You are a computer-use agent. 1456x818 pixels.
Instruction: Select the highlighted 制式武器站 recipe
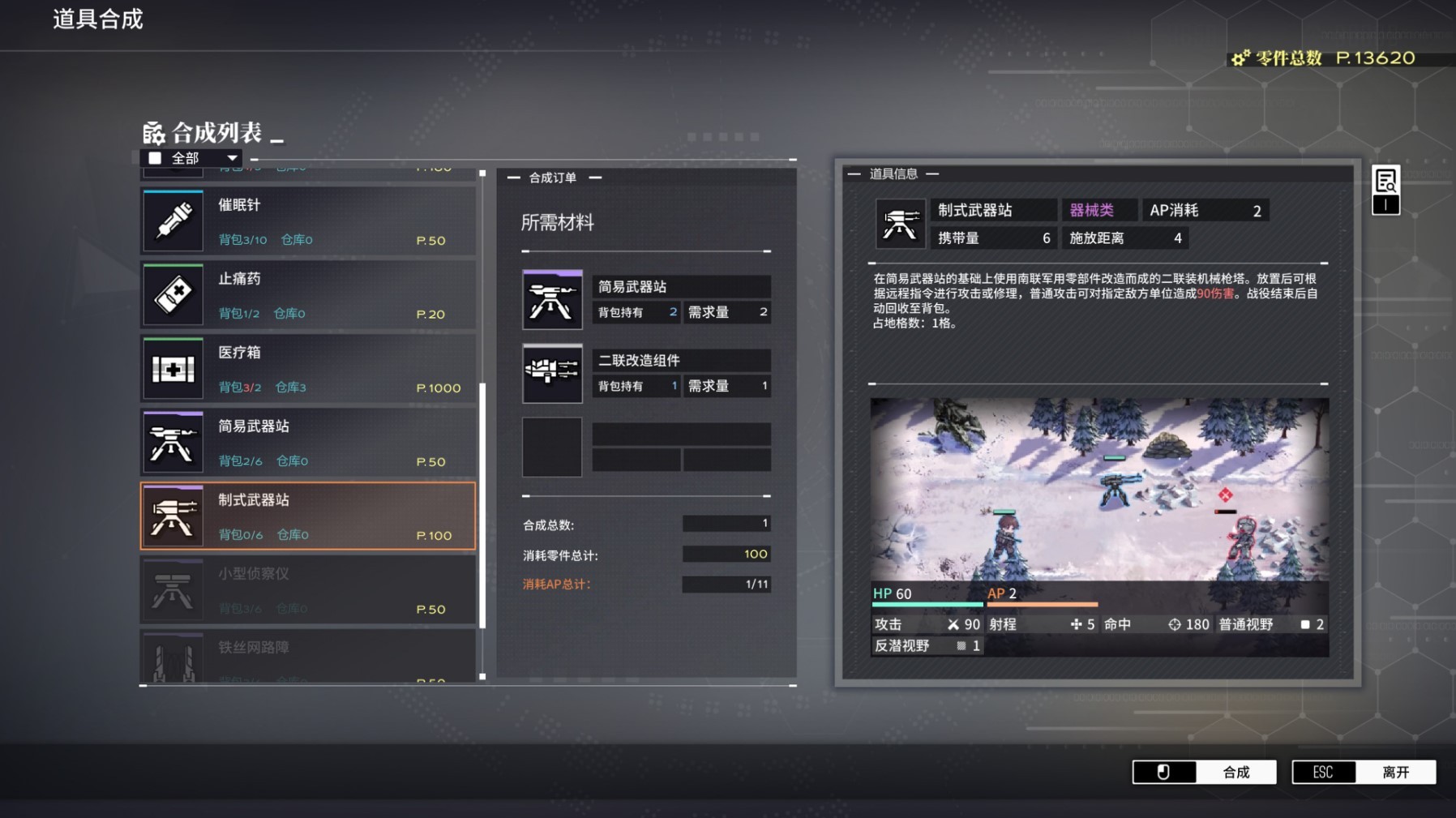(308, 516)
